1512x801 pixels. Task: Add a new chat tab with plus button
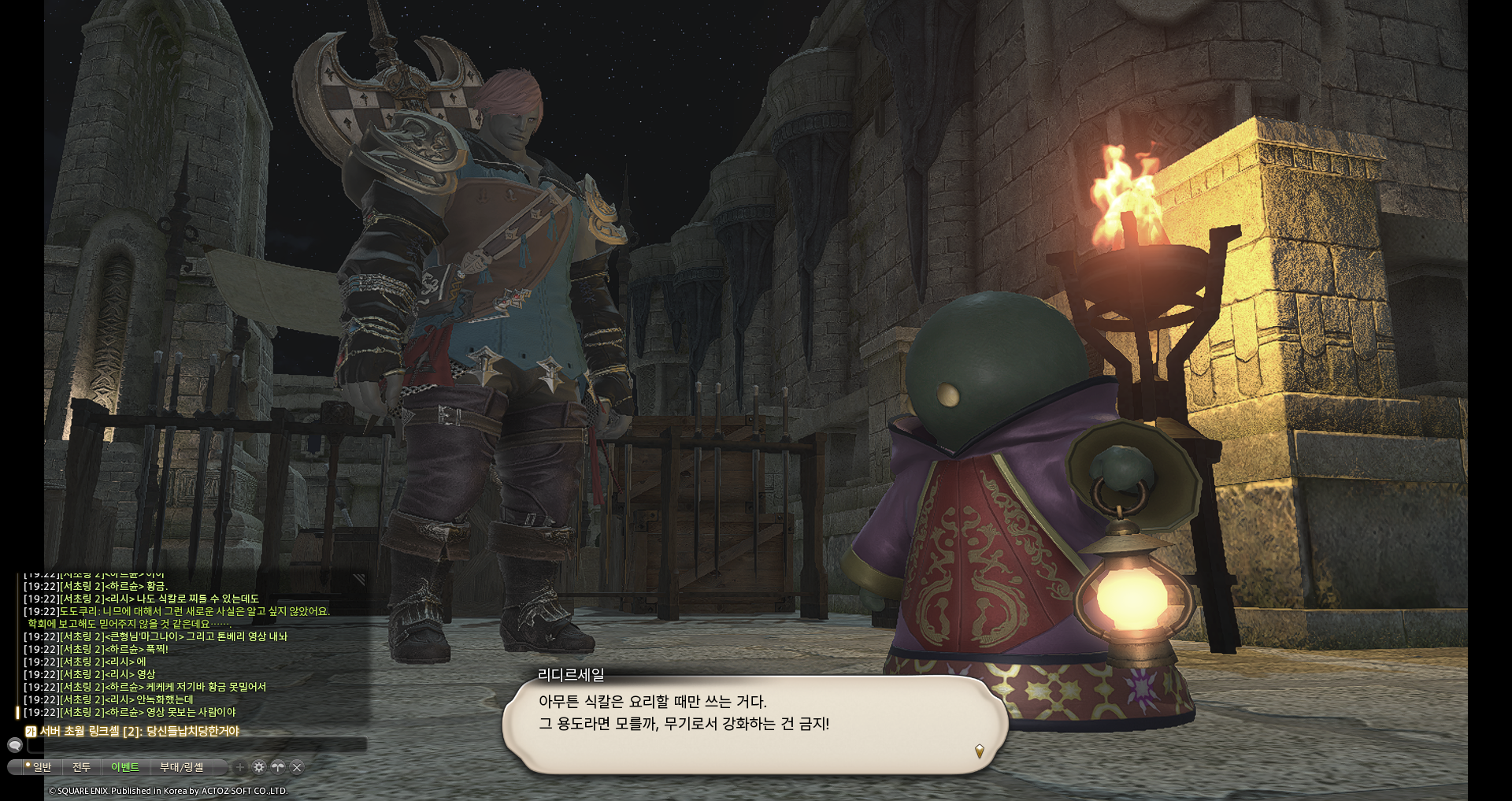[x=240, y=767]
